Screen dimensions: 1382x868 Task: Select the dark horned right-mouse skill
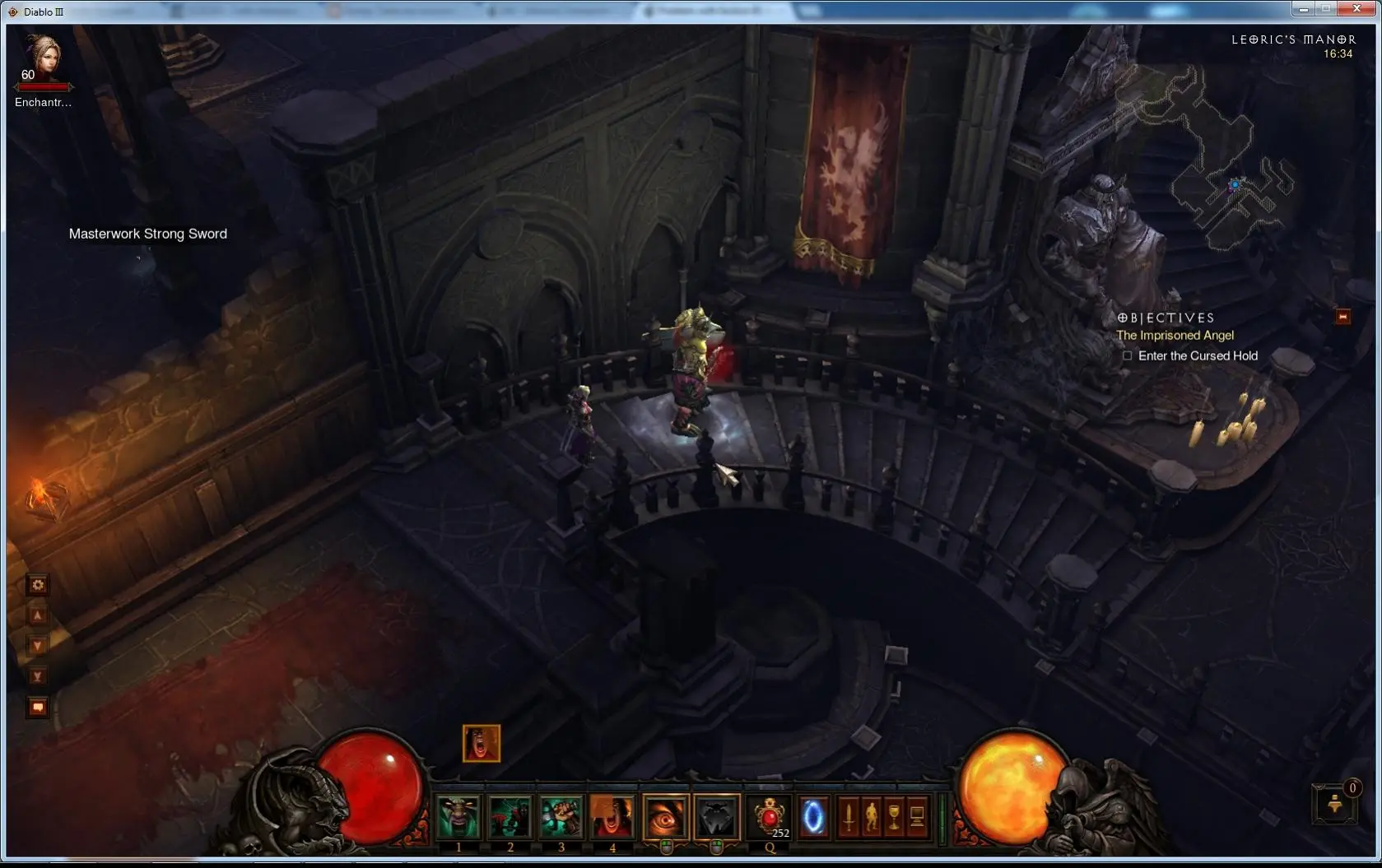click(717, 817)
